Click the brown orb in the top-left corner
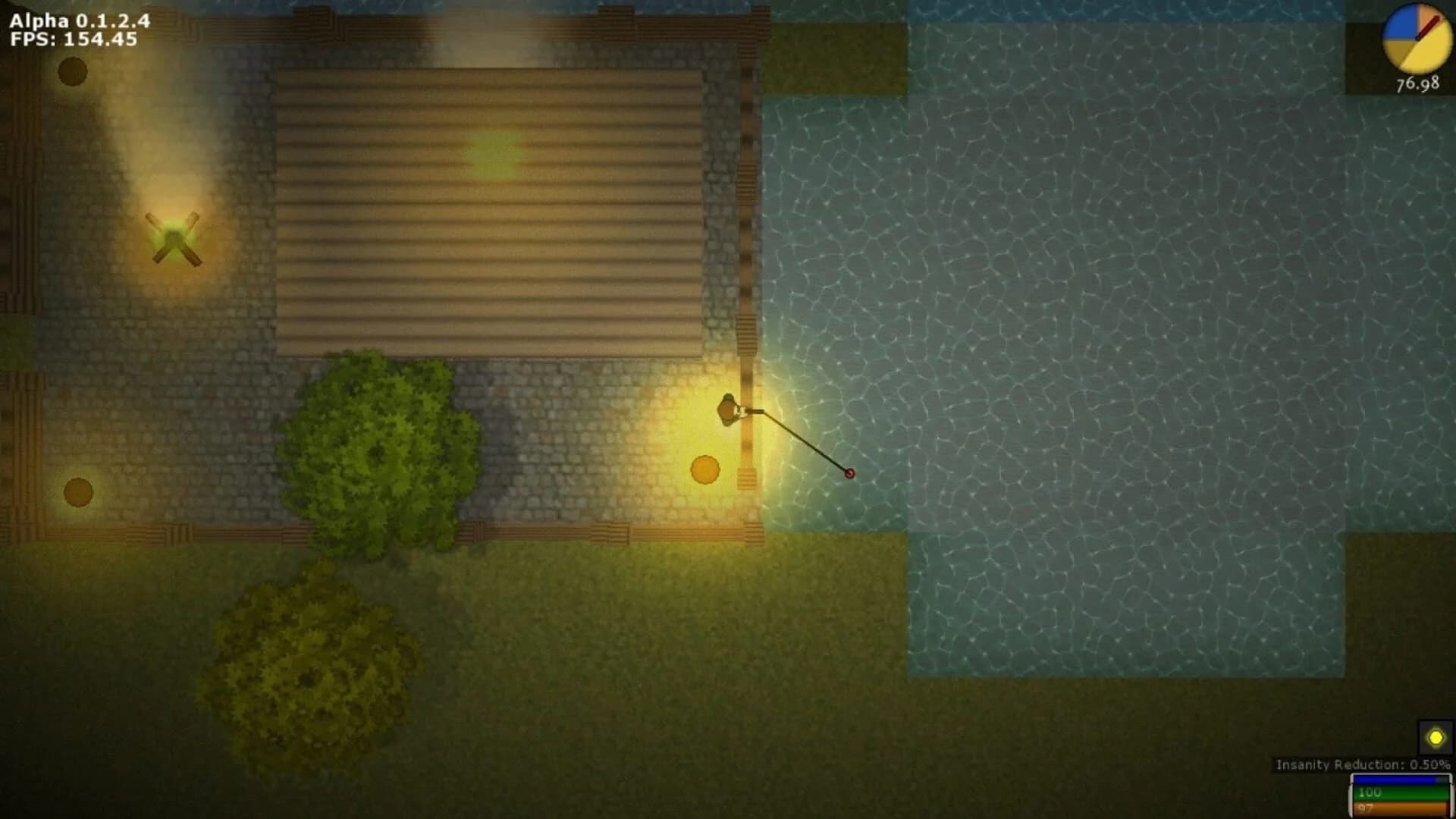 coord(71,73)
